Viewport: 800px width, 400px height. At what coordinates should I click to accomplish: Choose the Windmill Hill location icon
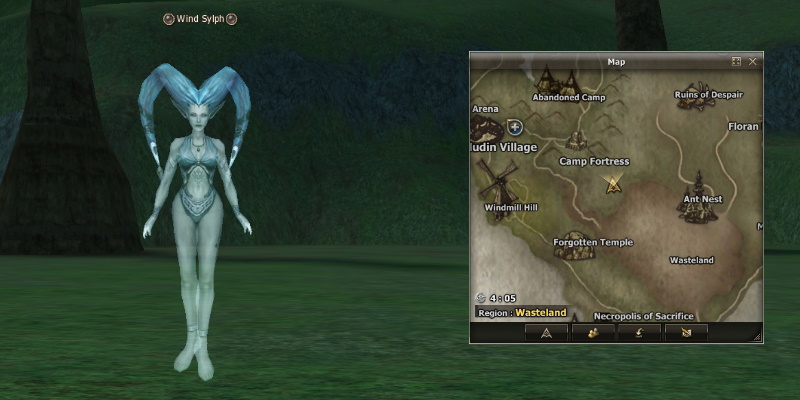point(495,183)
